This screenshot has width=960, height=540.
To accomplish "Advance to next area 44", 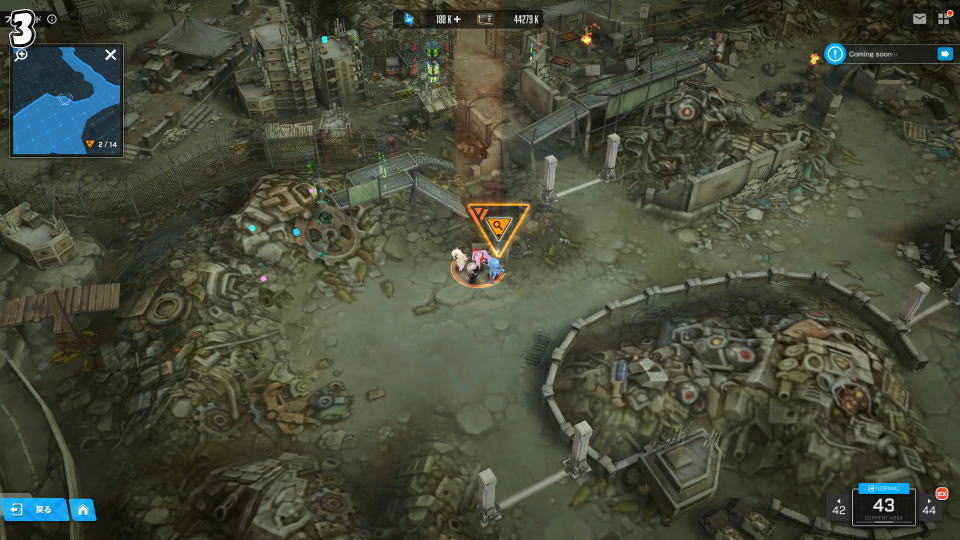I will [x=929, y=508].
